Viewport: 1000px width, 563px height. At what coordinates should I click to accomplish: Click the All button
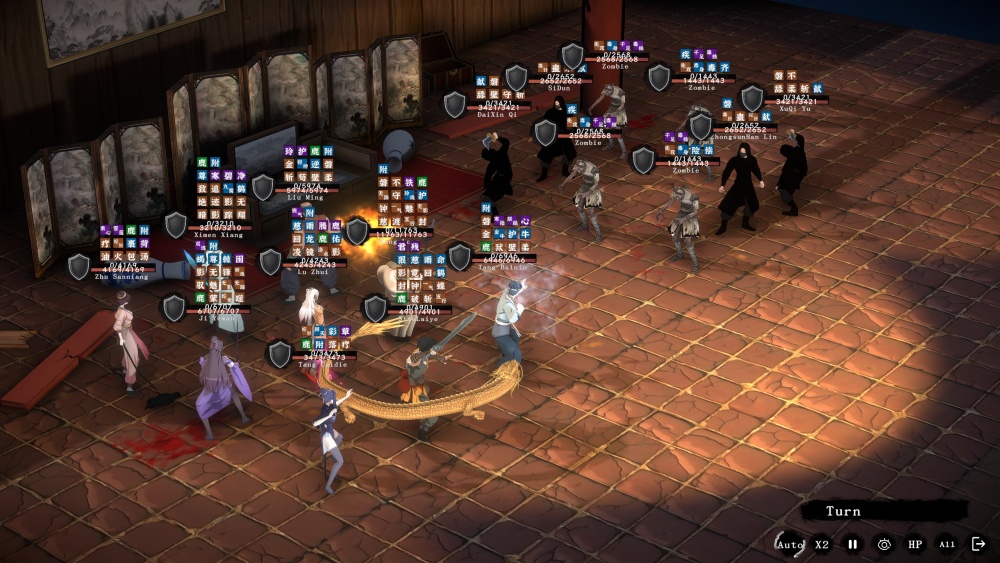[x=946, y=544]
